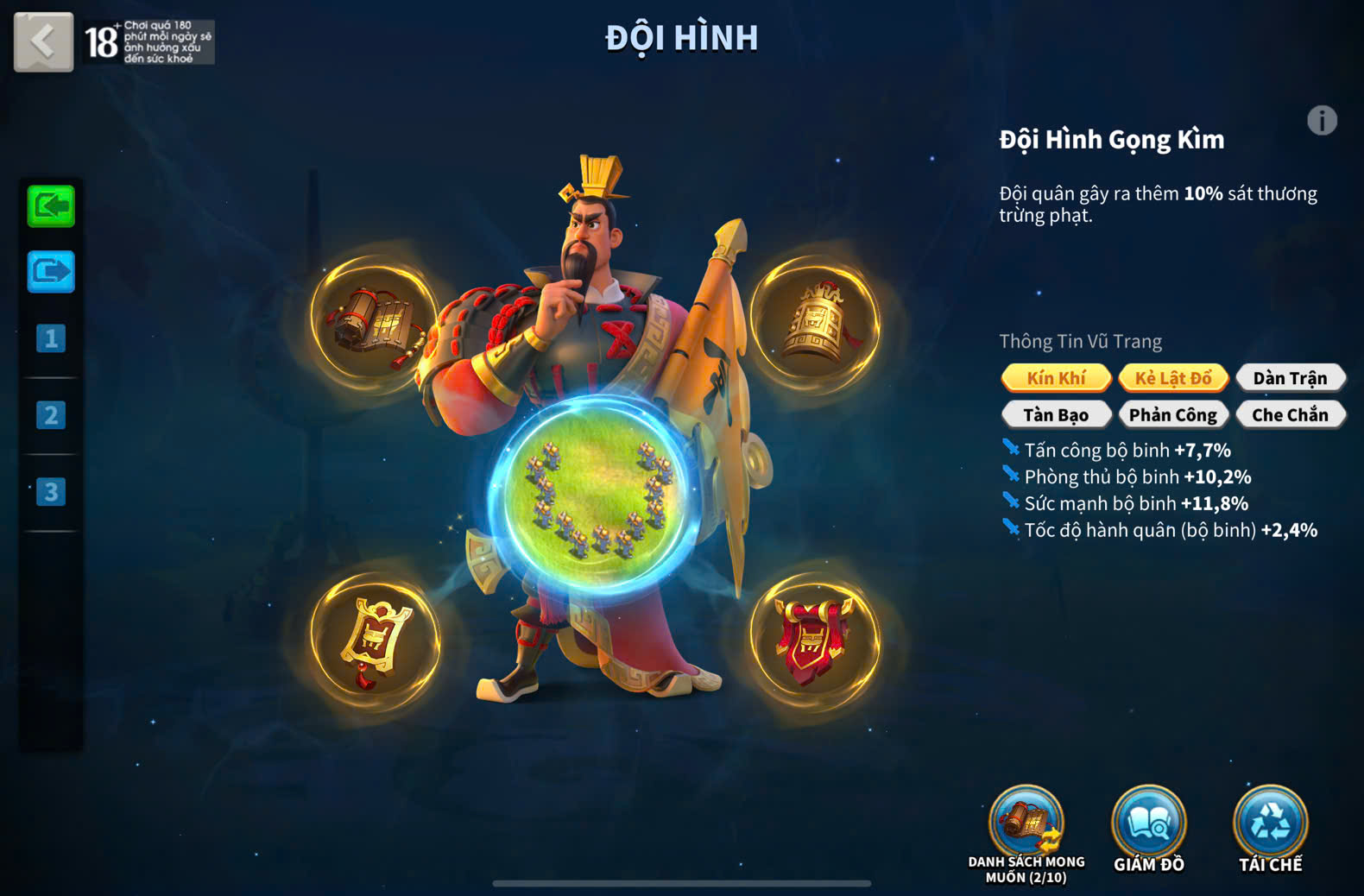1364x896 pixels.
Task: Select the golden banner armament slot
Action: click(x=375, y=640)
